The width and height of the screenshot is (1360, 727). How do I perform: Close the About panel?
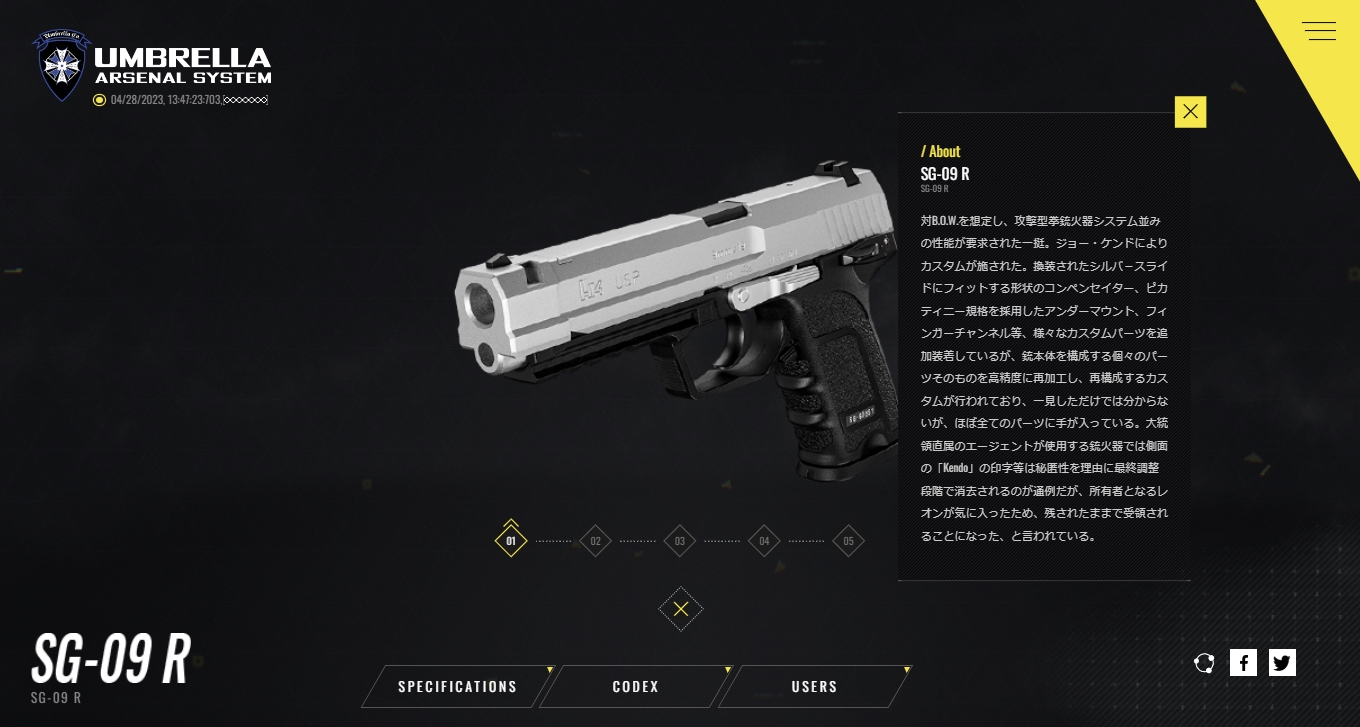point(1190,112)
